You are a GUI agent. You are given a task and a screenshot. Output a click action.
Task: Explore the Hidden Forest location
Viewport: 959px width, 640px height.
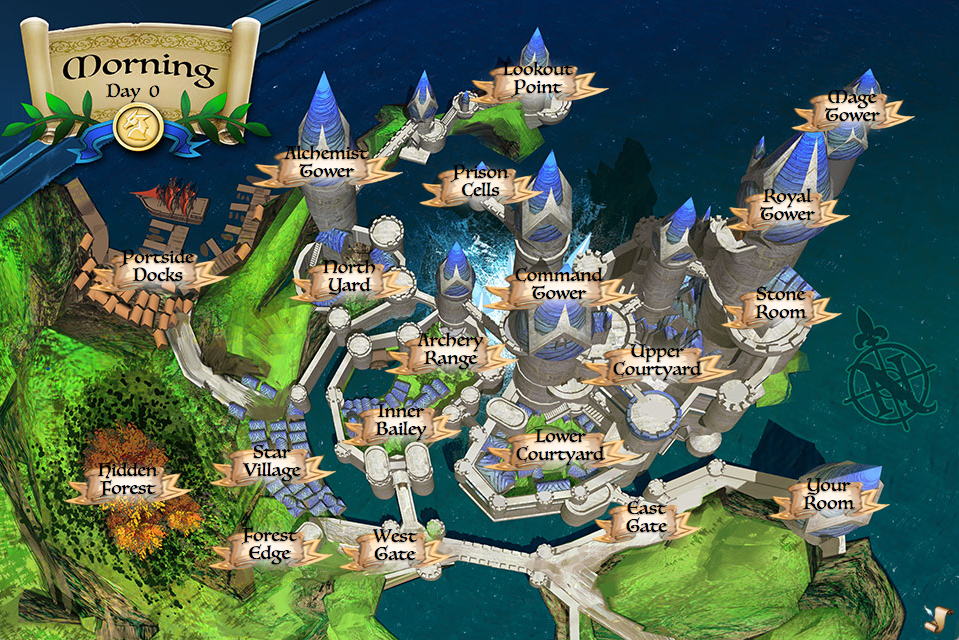[x=127, y=482]
